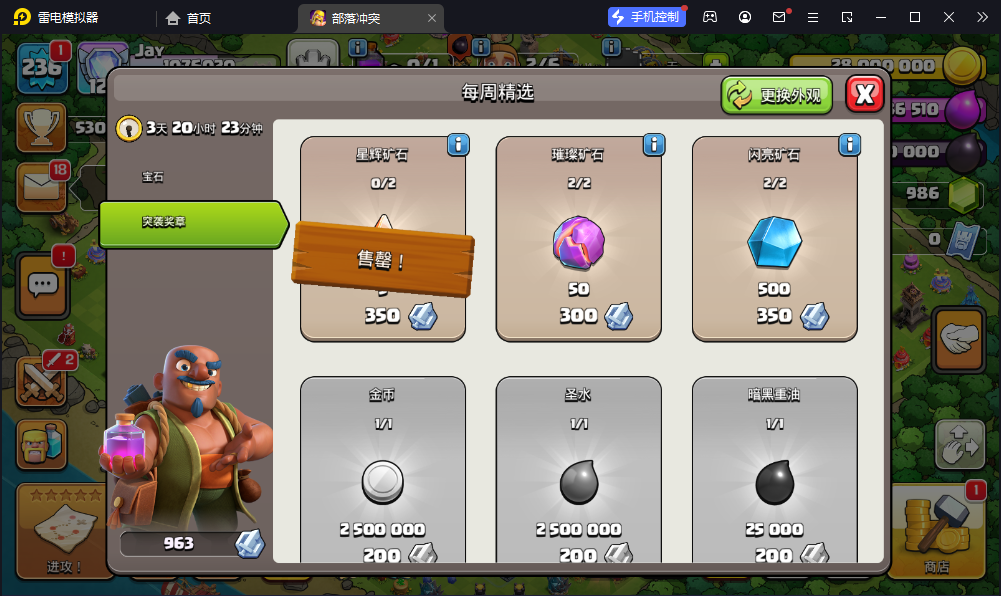The height and width of the screenshot is (596, 1001).
Task: View info for 闪亮矿石 offer
Action: tap(850, 145)
